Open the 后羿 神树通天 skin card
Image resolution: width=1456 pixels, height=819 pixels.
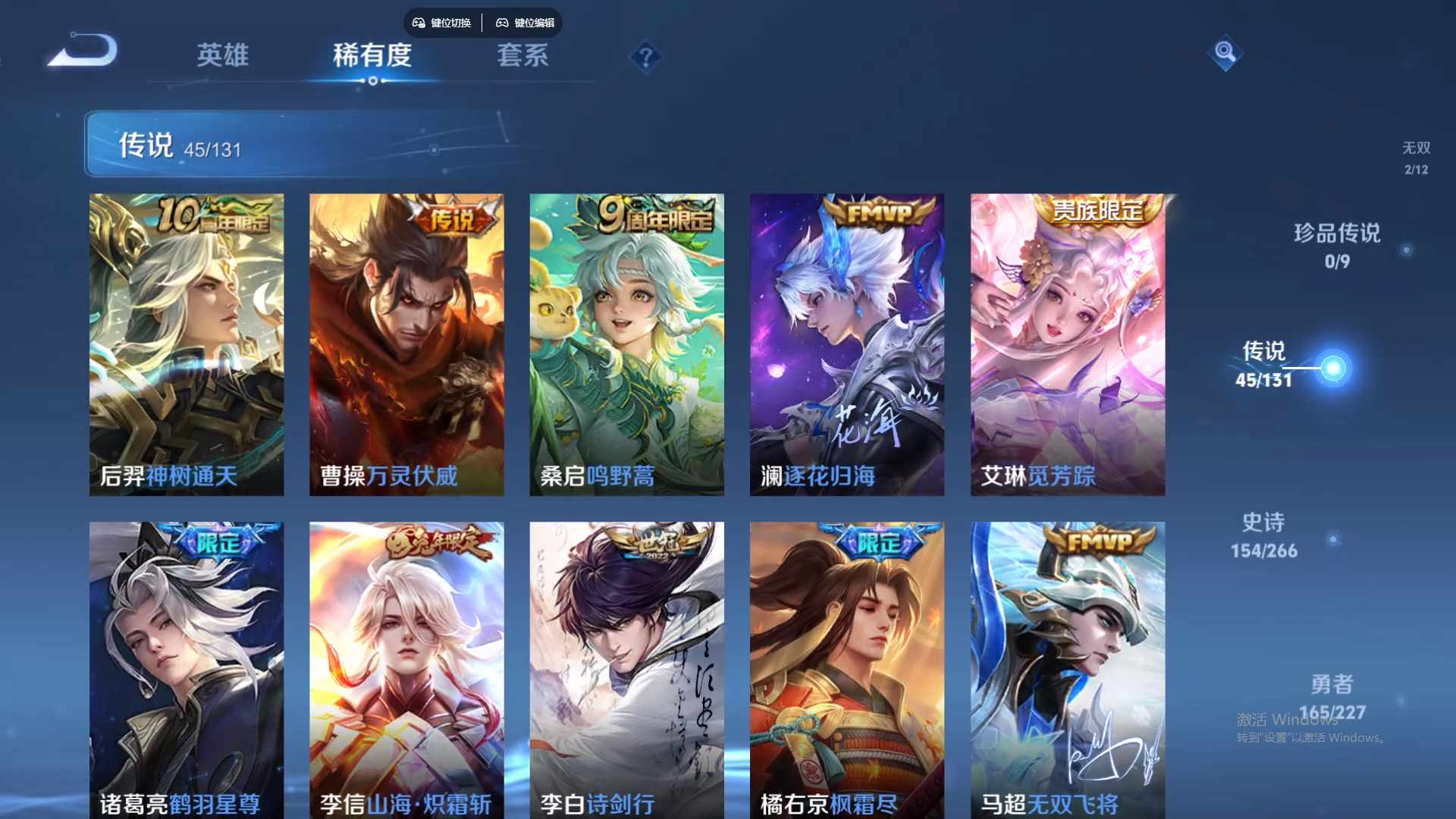pos(187,344)
